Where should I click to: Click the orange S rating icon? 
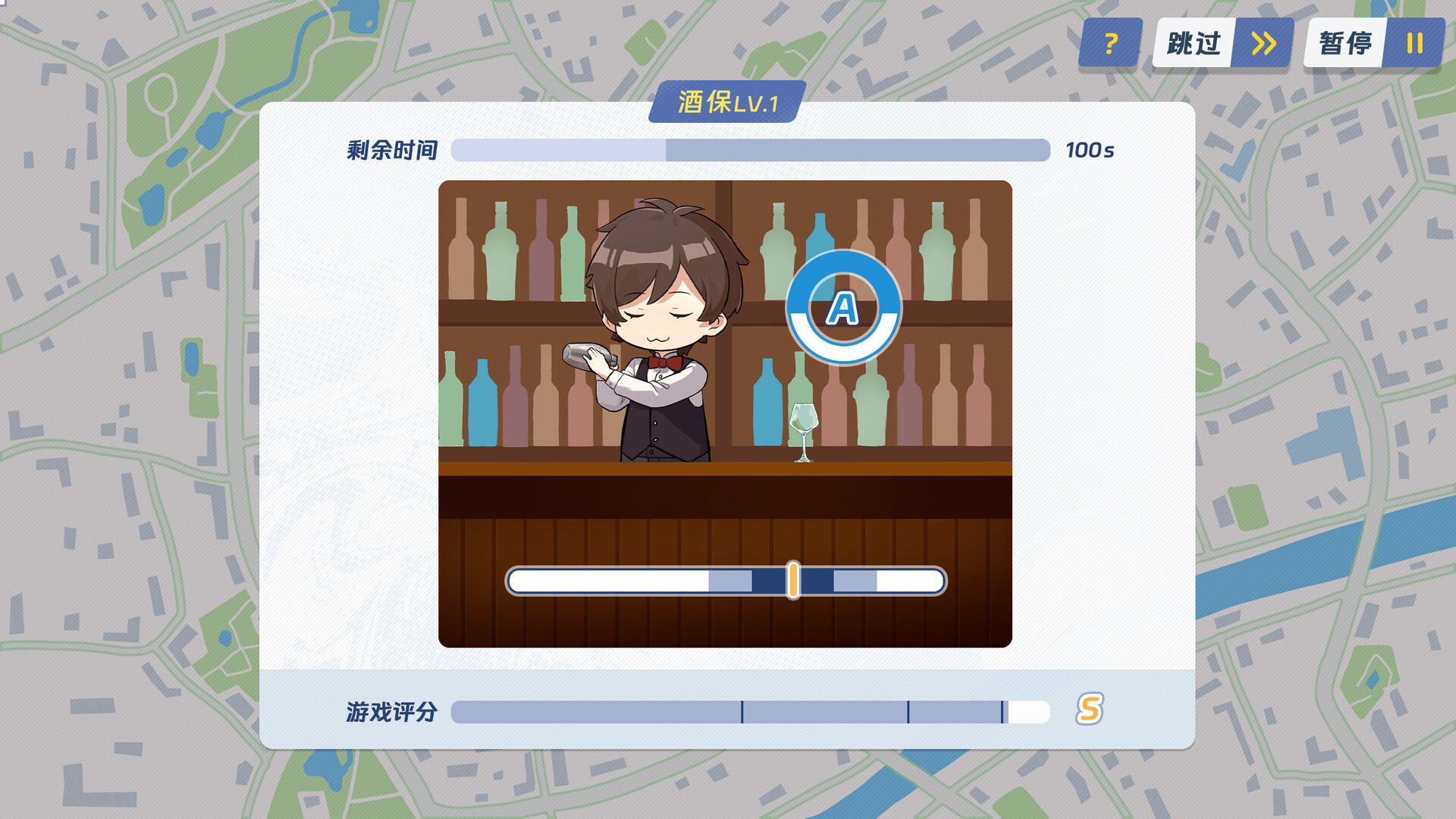[1088, 711]
